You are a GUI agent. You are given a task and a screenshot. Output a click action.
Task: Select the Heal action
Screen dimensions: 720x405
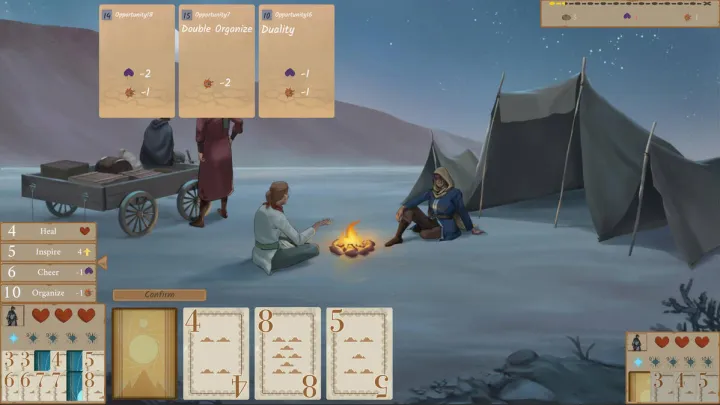(48, 230)
